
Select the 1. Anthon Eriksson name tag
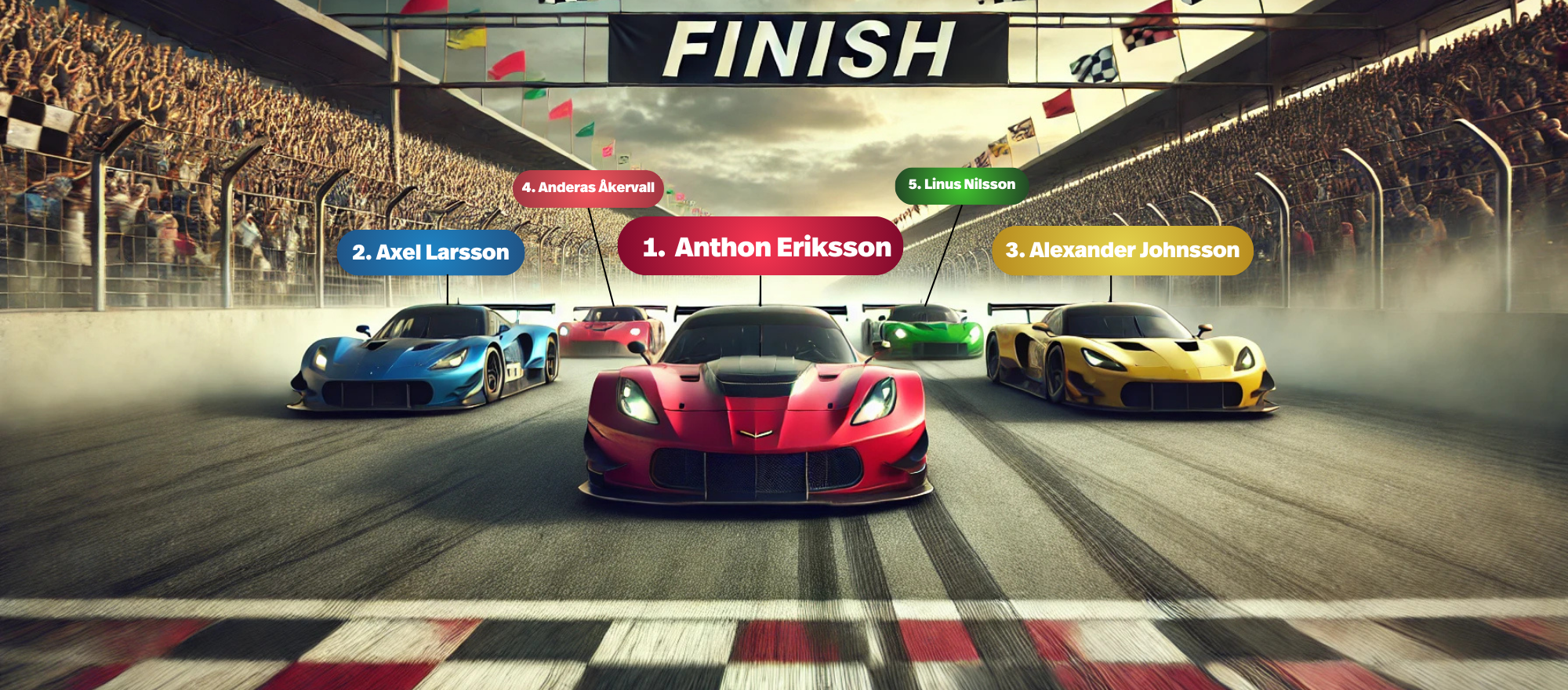[760, 246]
